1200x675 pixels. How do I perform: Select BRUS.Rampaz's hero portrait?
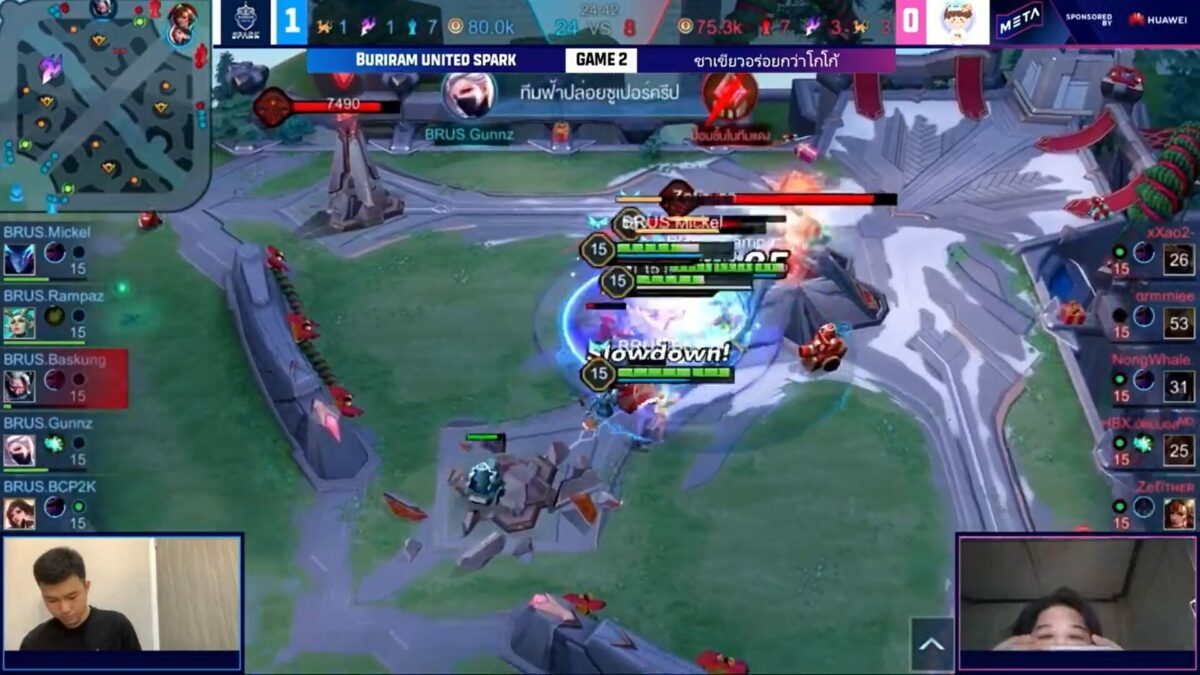(x=18, y=323)
